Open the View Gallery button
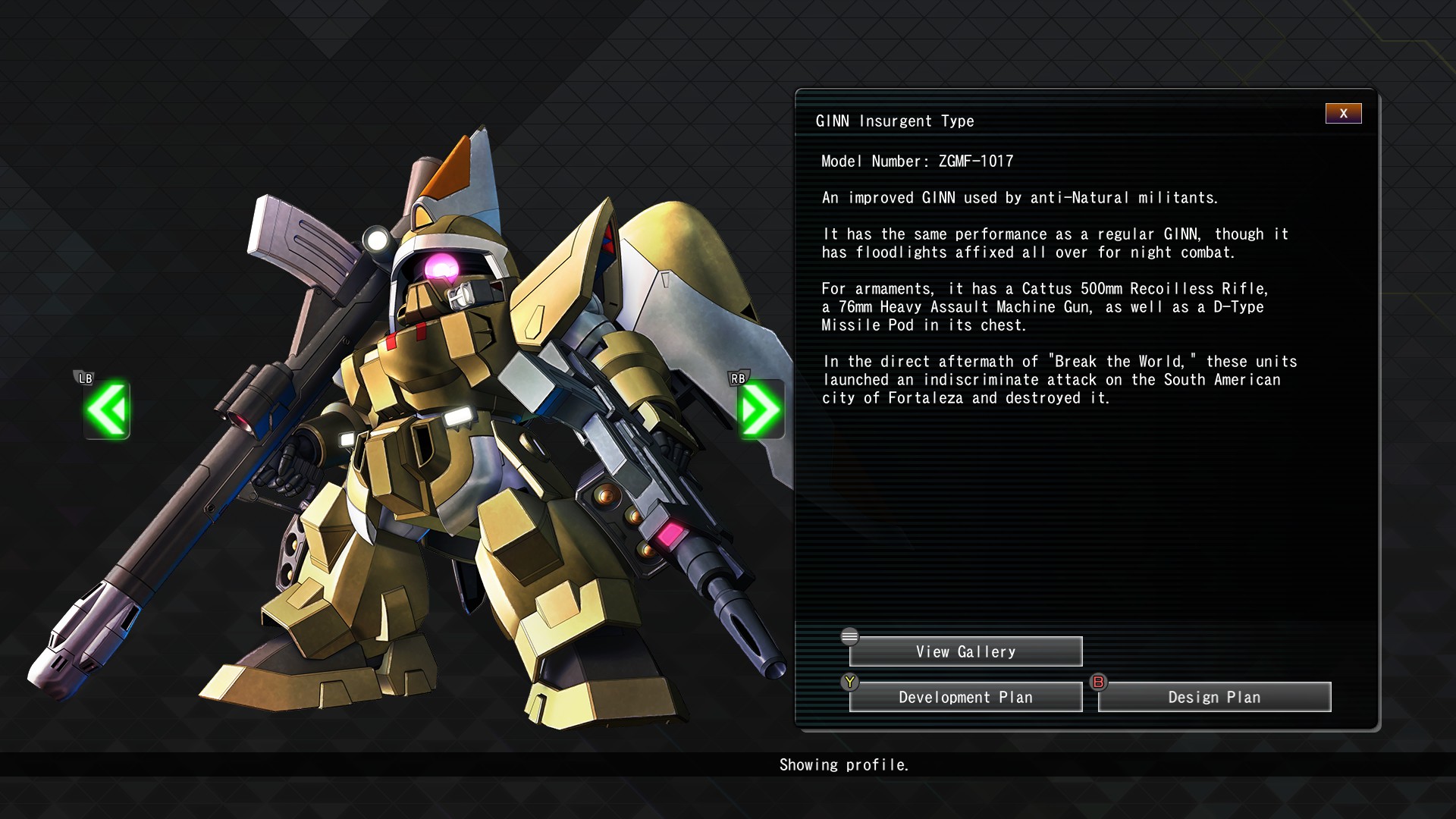 tap(965, 652)
